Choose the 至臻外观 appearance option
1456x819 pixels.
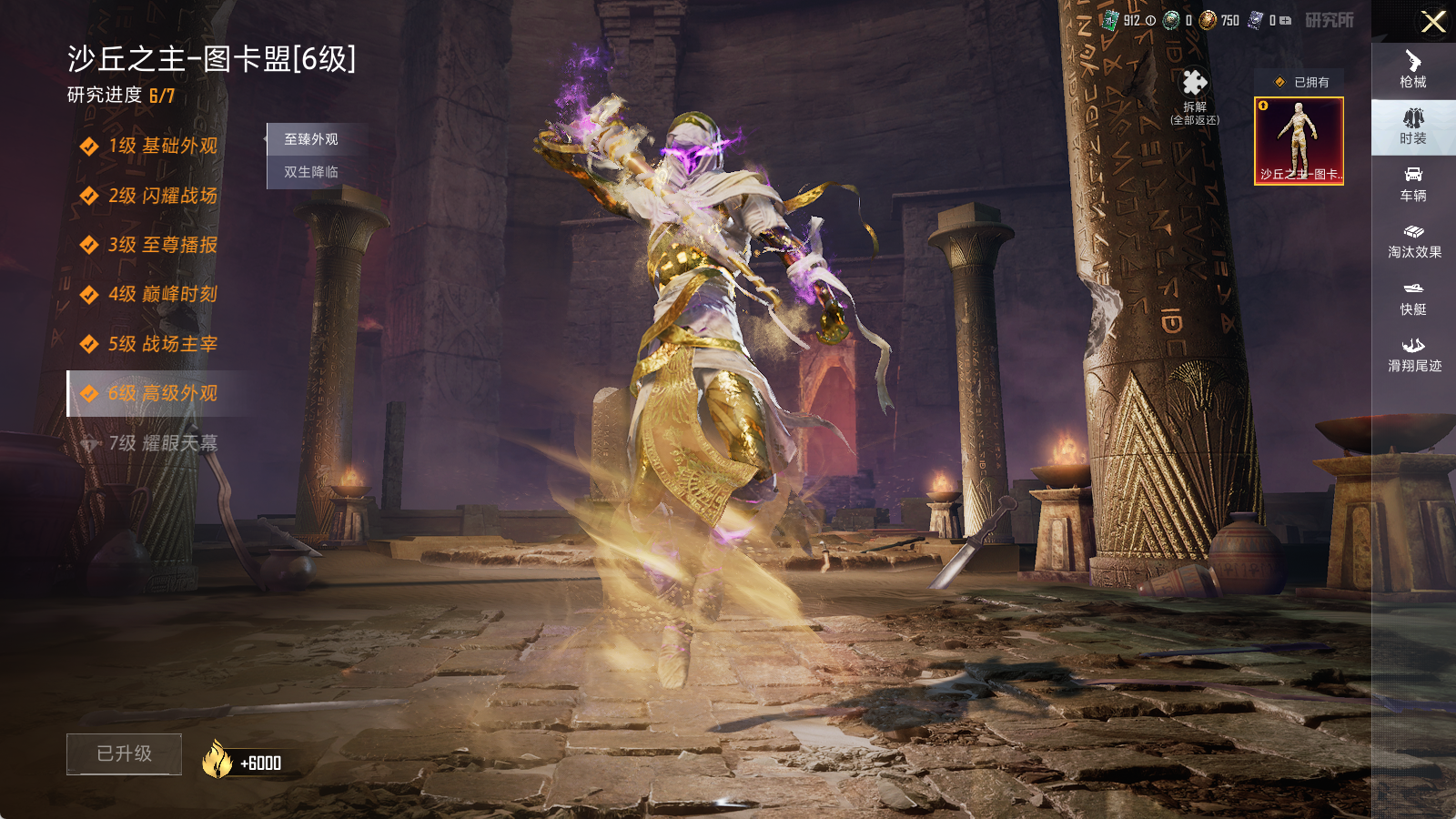[311, 139]
